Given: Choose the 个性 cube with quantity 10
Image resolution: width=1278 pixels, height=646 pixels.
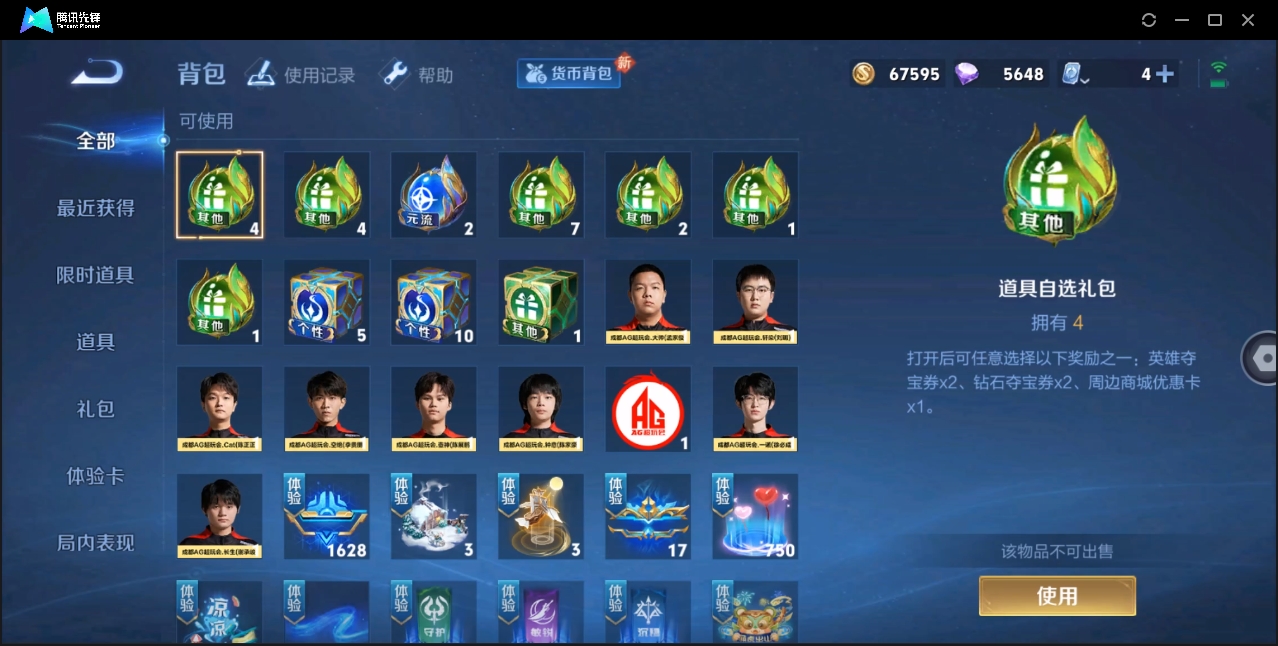Looking at the screenshot, I should [434, 302].
